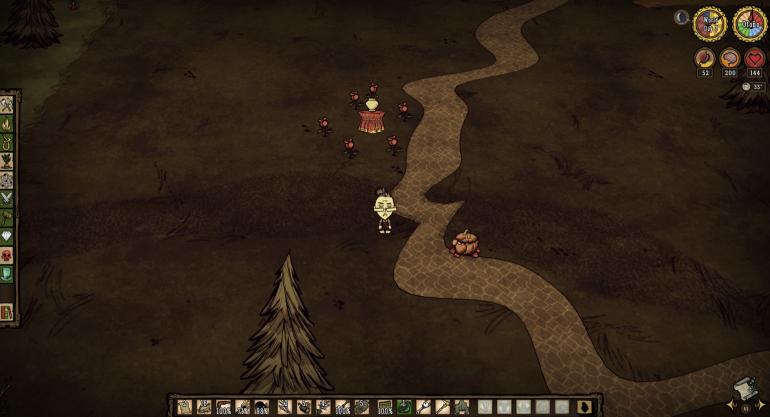770x417 pixels.
Task: Select the Survival crafting tab
Action: tap(7, 143)
